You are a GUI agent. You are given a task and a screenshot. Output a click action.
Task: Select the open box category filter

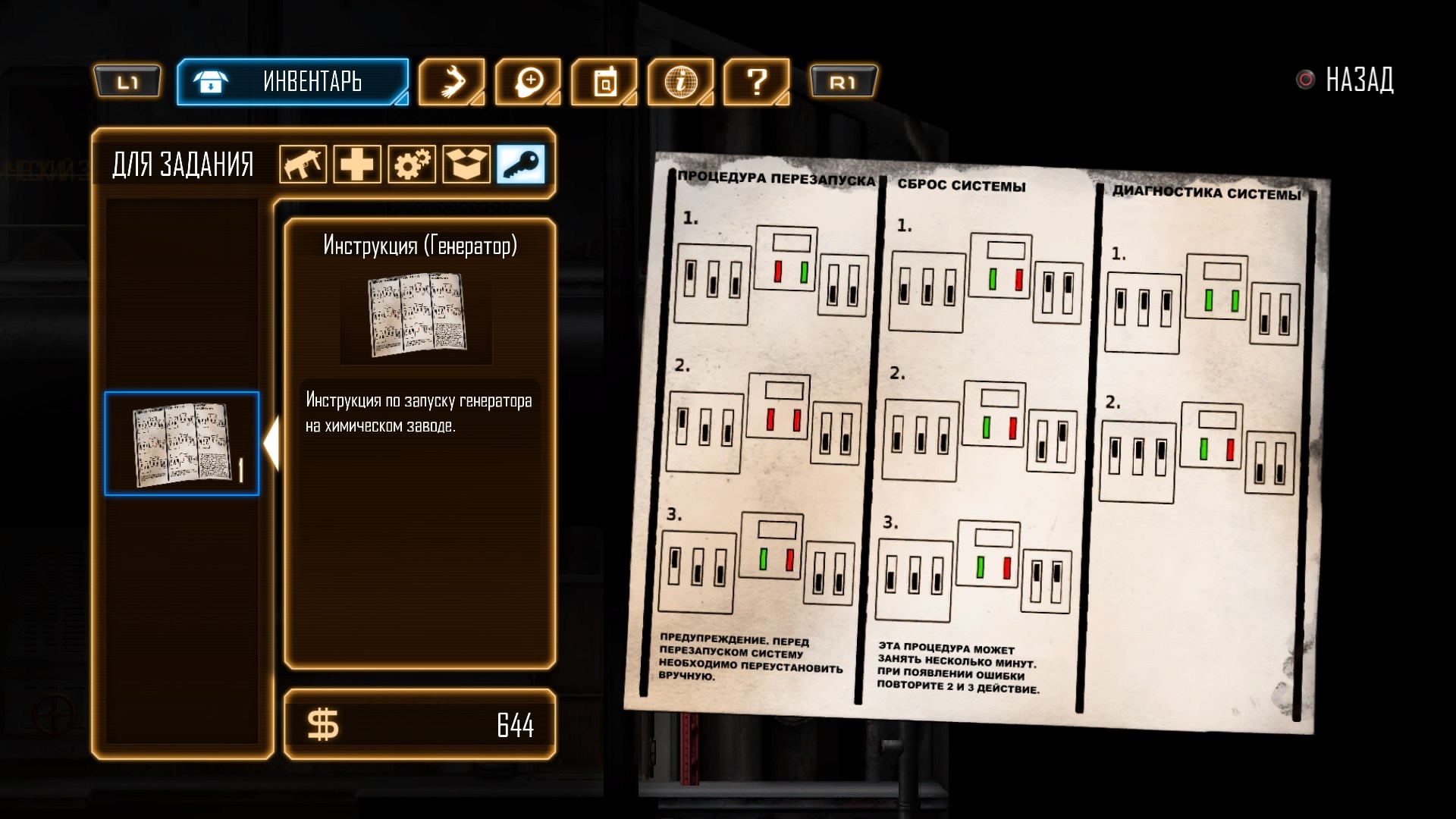coord(466,164)
